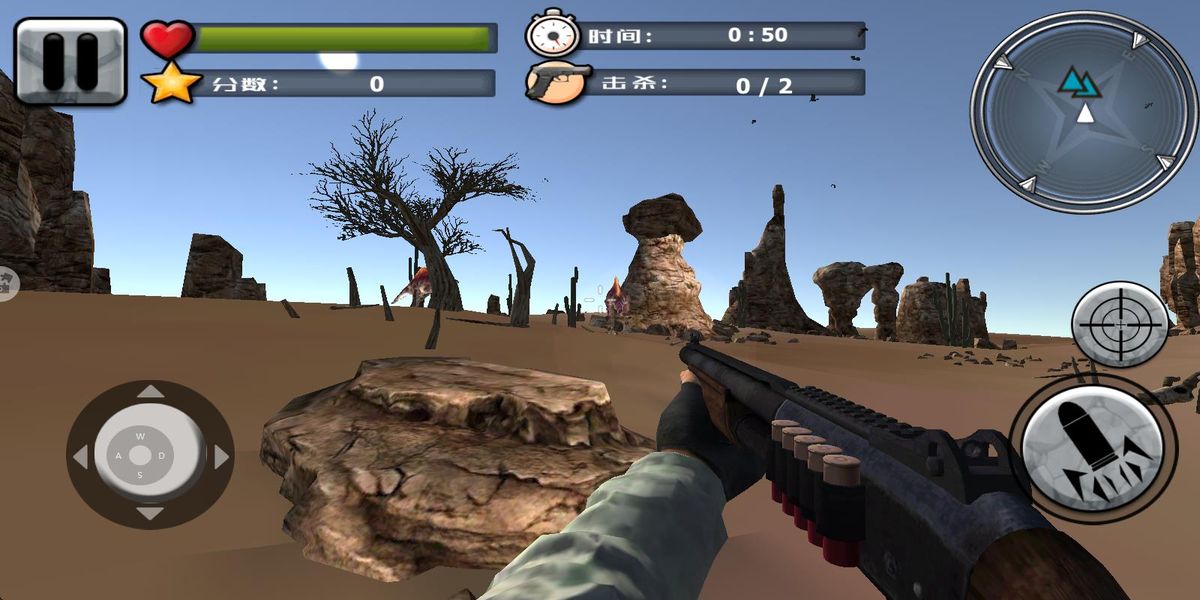1200x600 pixels.
Task: Open the compass minimap
Action: point(1083,111)
